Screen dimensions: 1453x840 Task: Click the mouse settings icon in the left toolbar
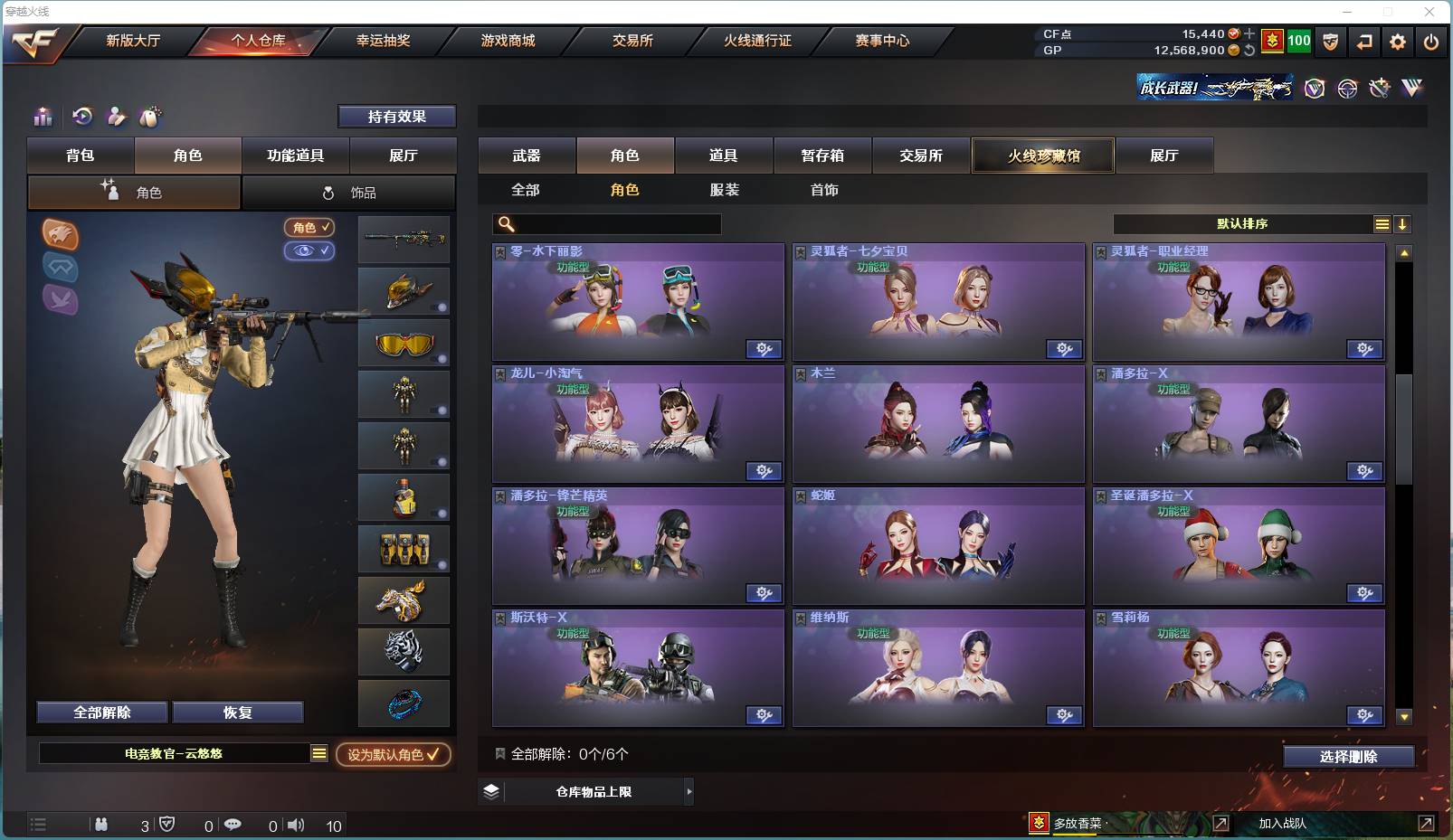click(150, 117)
